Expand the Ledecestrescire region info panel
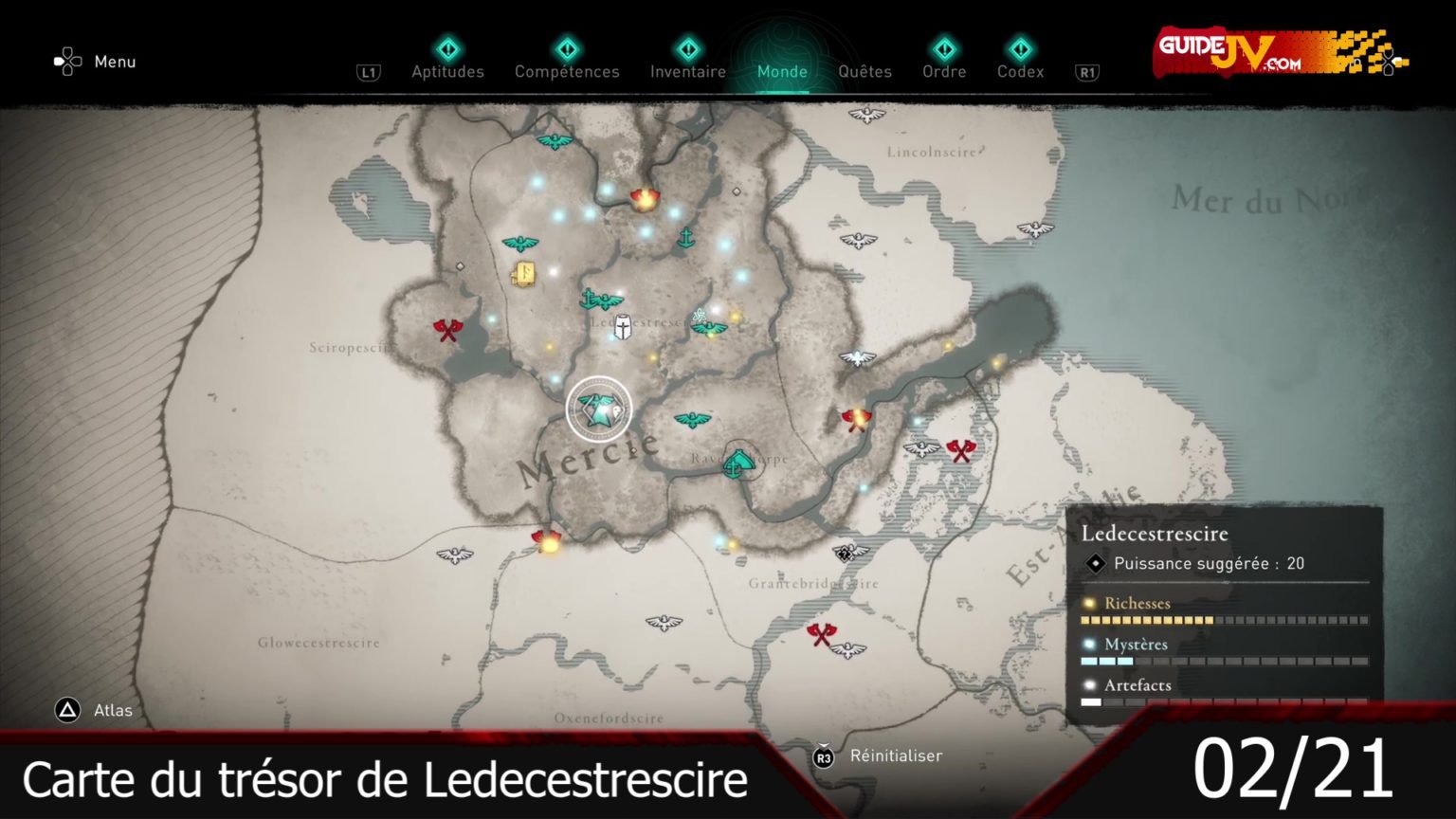Image resolution: width=1456 pixels, height=819 pixels. 1154,533
